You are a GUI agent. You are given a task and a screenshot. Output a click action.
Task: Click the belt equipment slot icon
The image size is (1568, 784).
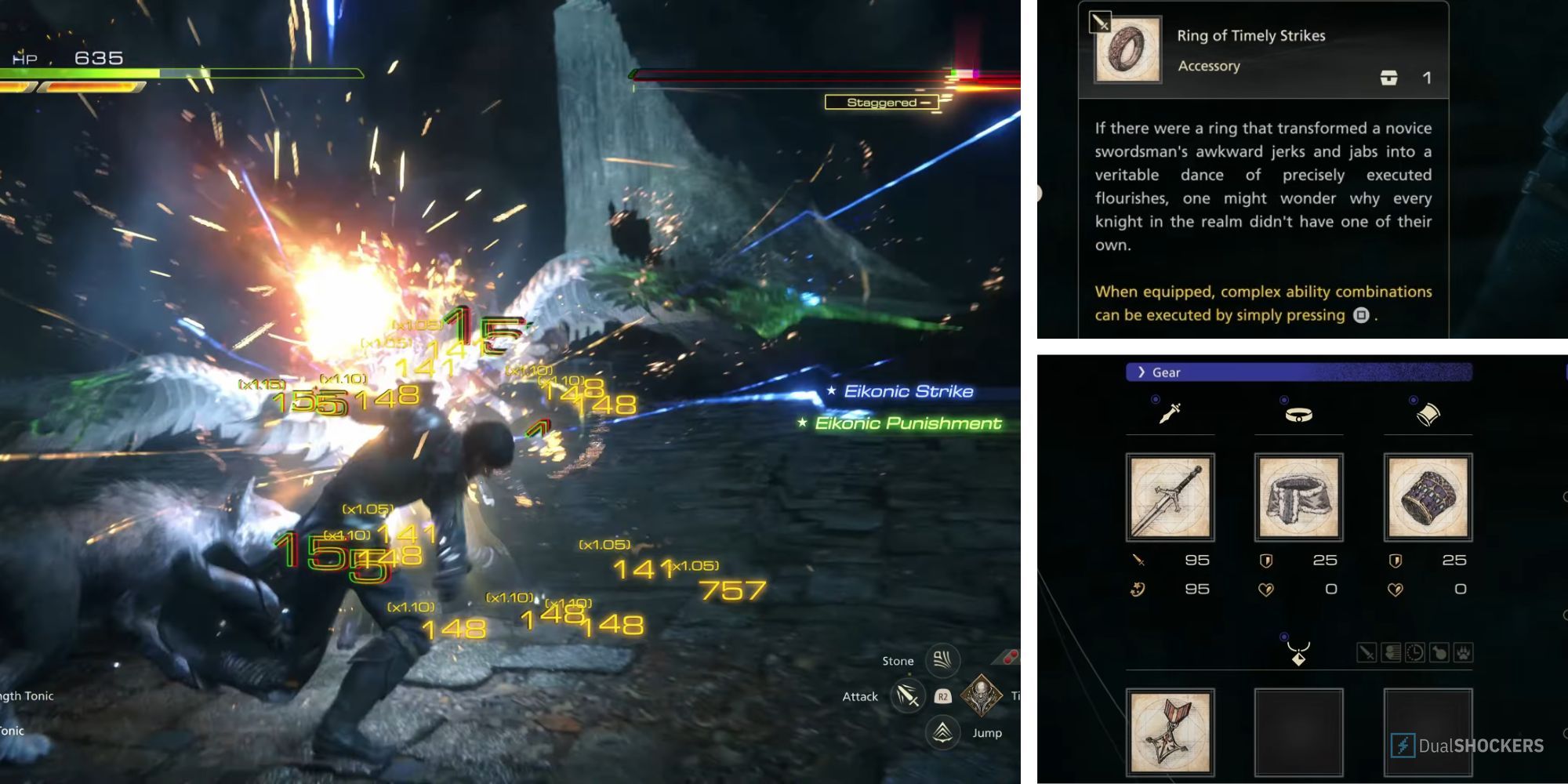tap(1298, 414)
